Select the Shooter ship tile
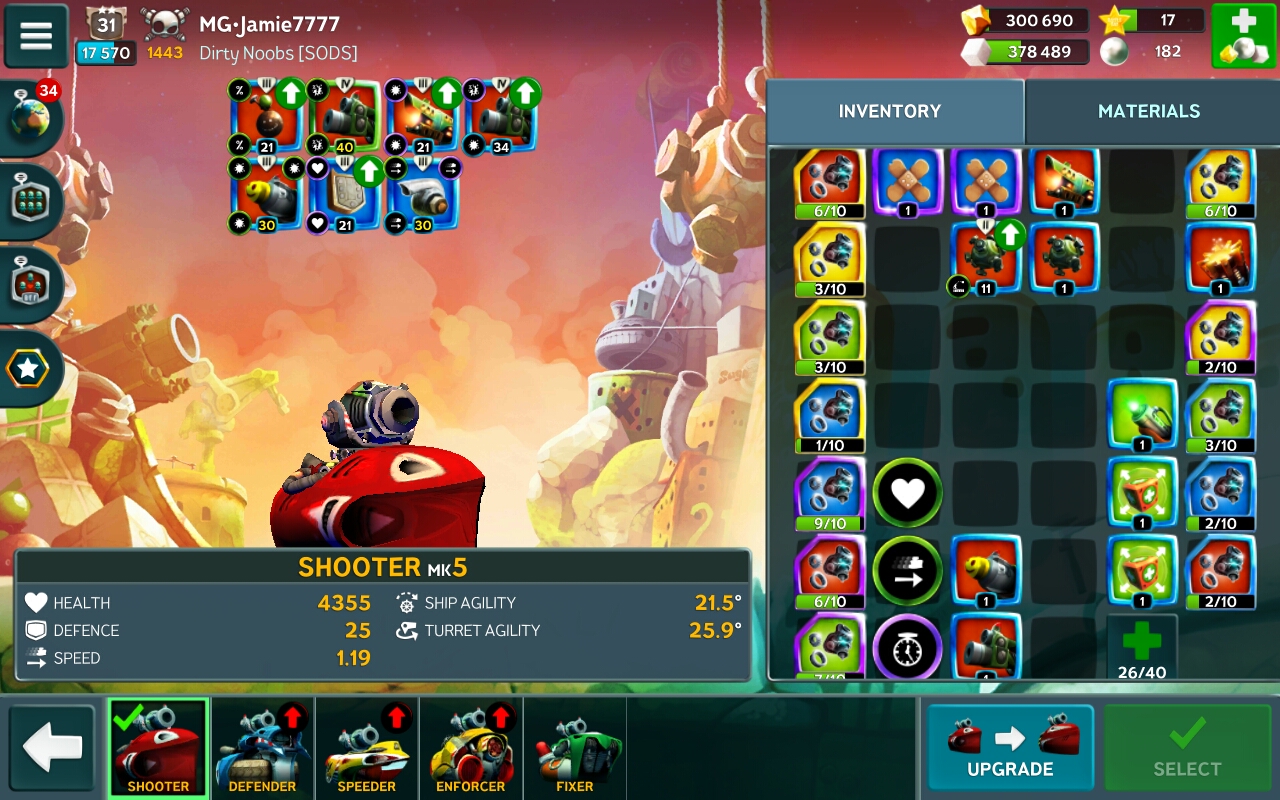 (158, 747)
